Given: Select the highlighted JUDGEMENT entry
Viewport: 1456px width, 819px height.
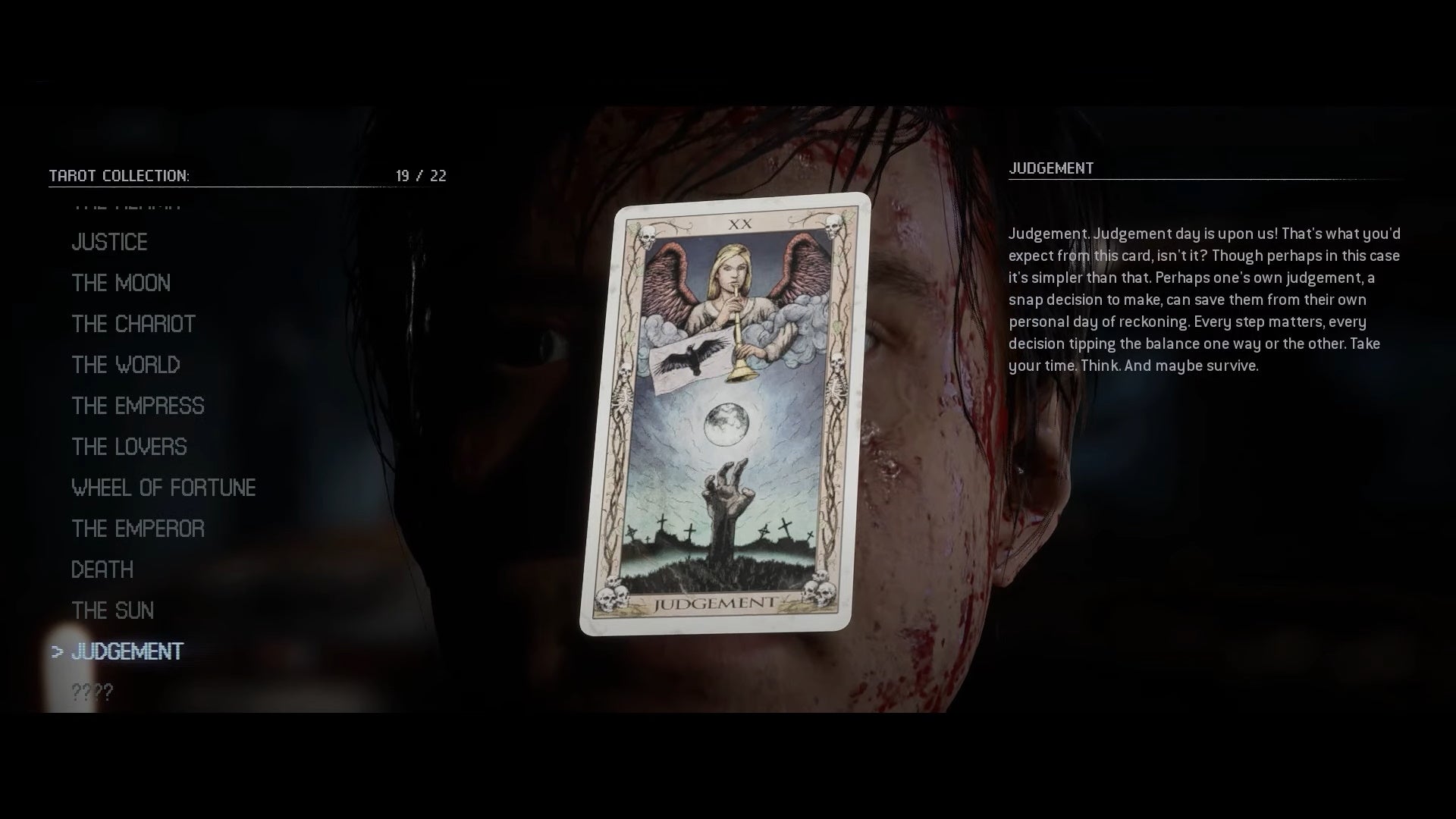Looking at the screenshot, I should click(125, 651).
